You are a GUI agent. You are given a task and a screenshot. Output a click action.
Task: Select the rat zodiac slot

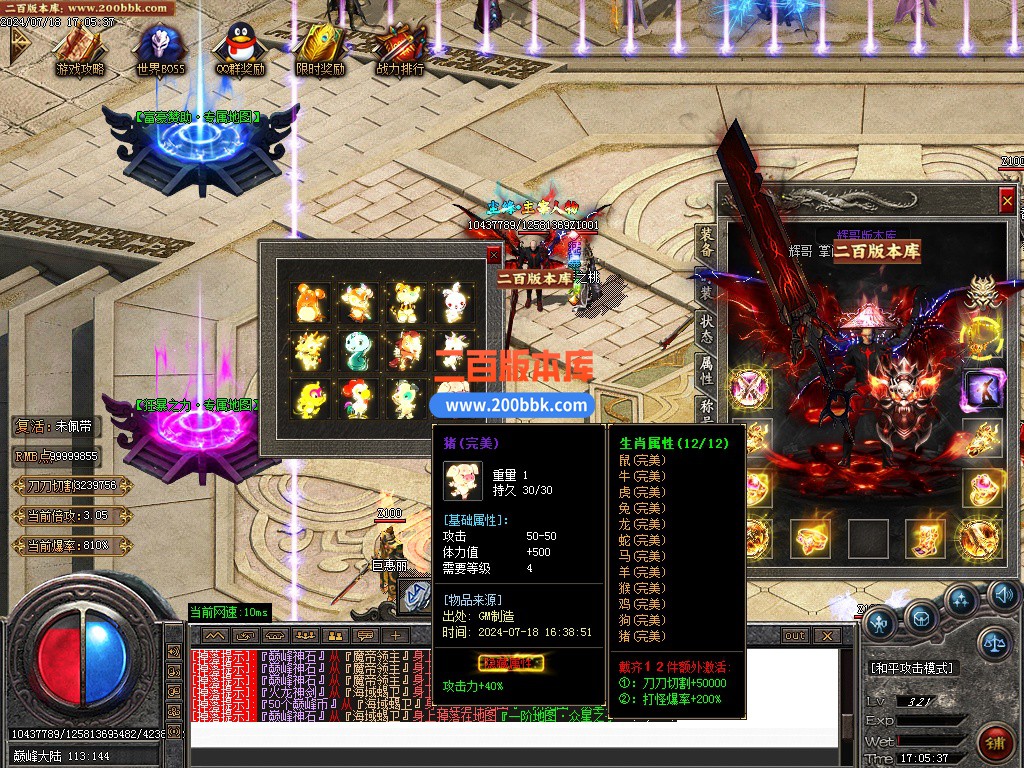click(309, 300)
